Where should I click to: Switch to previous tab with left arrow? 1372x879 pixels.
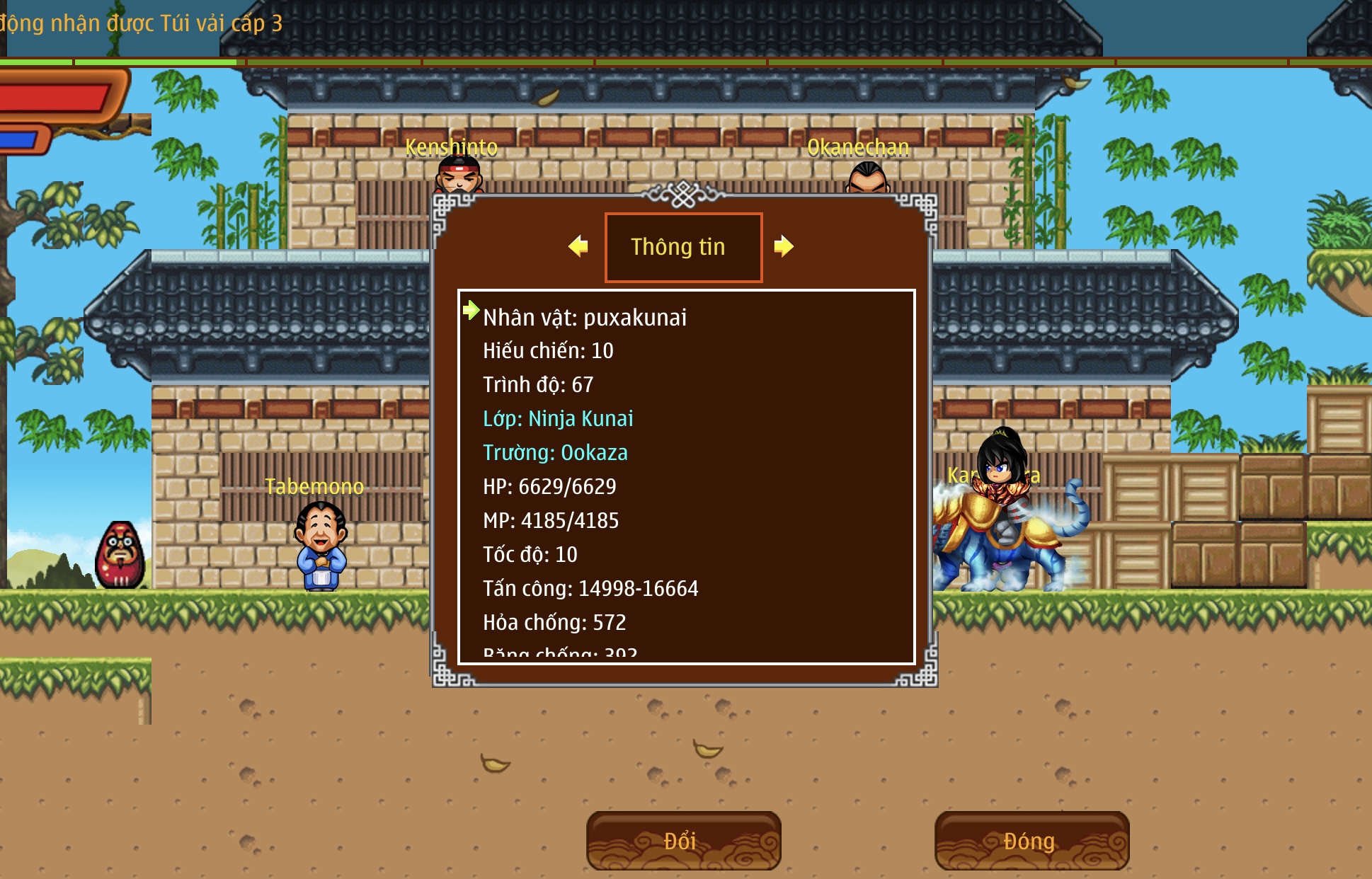[x=578, y=246]
